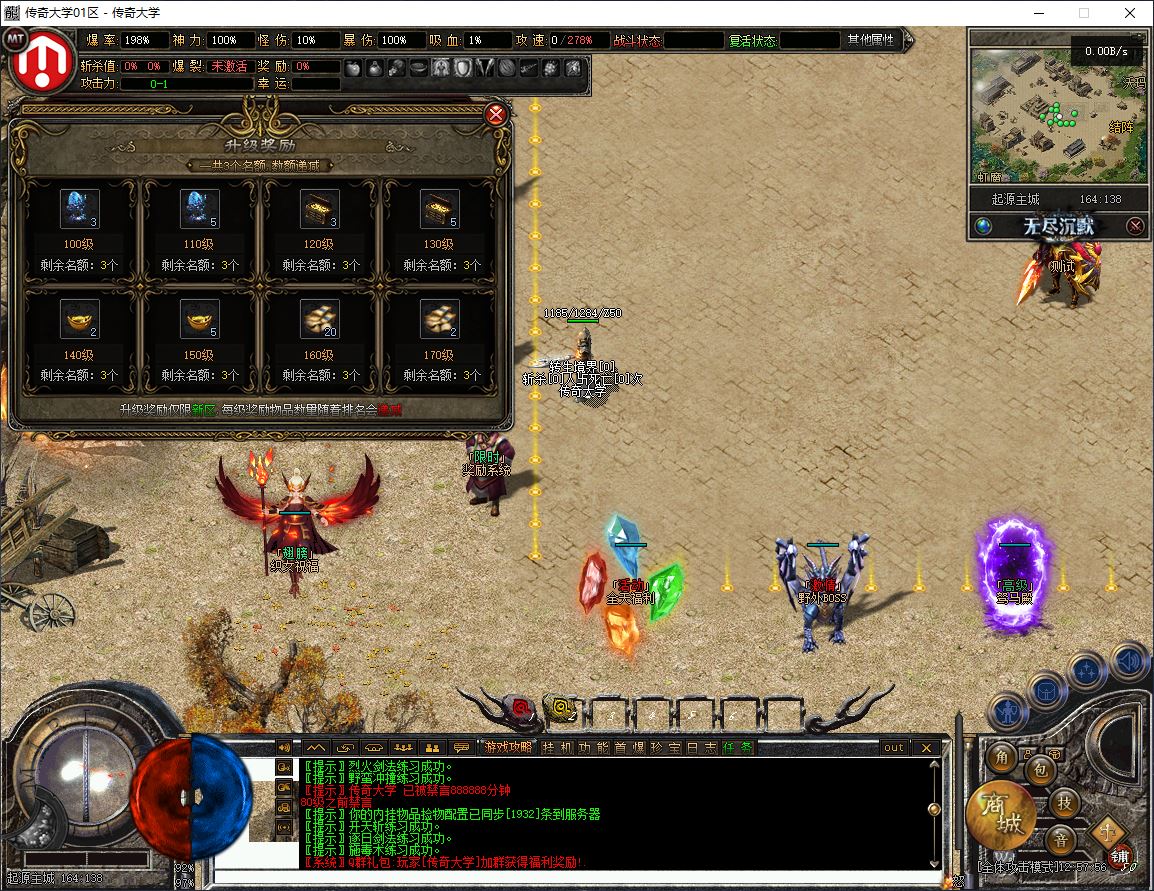Open the 技 skills button
1154x891 pixels.
1066,802
